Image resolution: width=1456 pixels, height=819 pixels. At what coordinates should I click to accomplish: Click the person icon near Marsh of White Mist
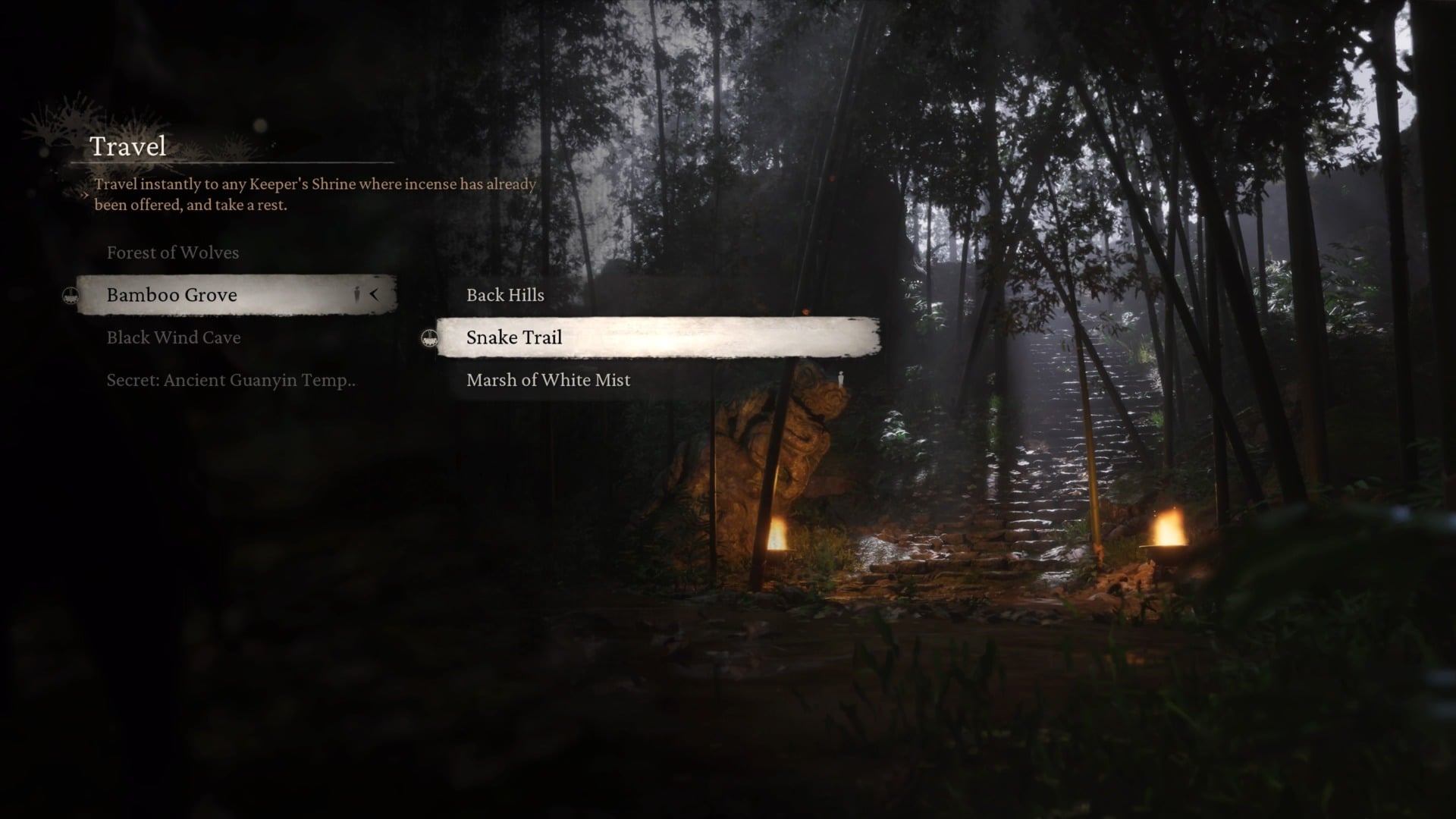point(839,378)
